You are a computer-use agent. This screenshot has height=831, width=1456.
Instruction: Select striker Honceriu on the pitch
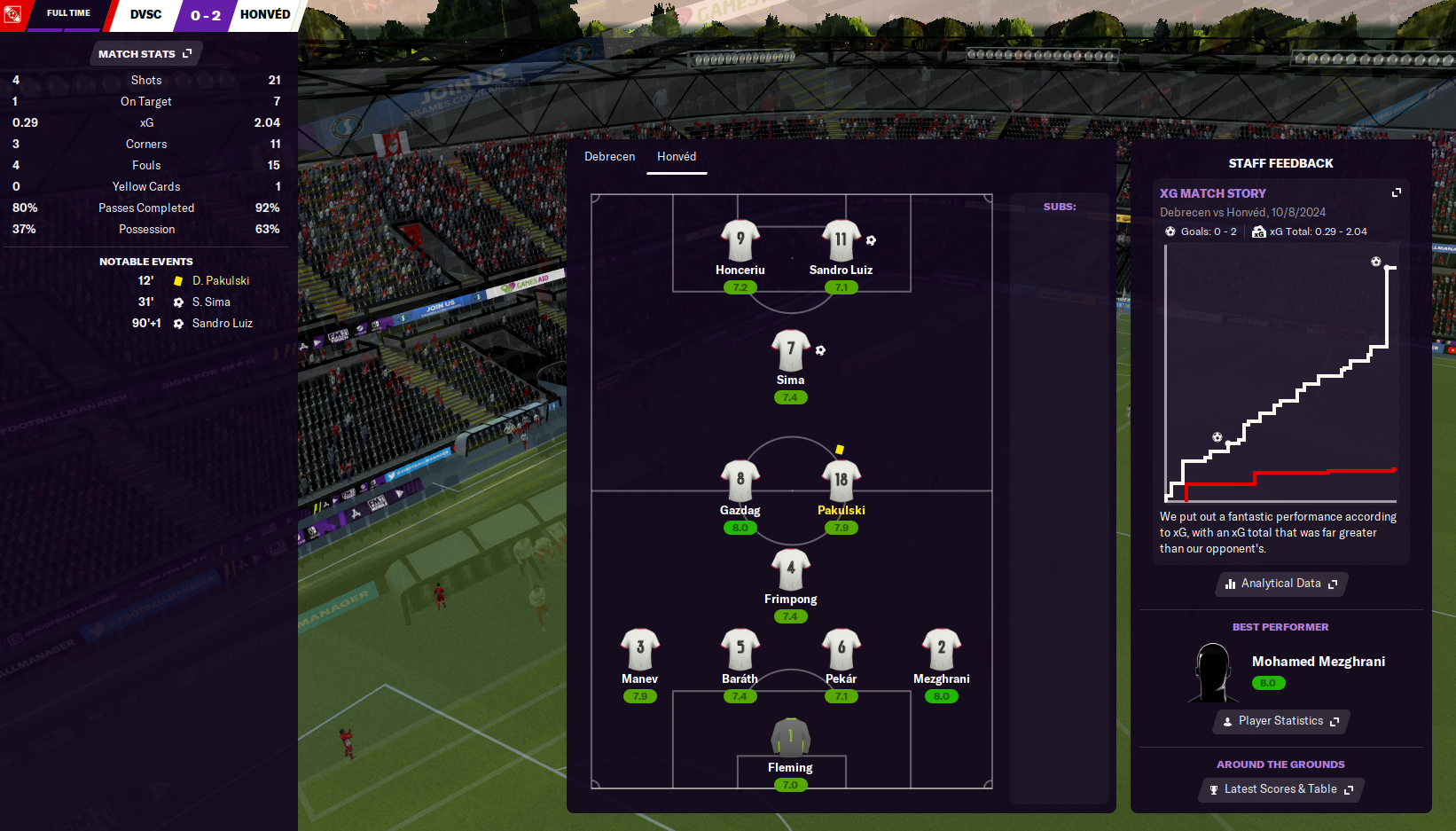(x=740, y=241)
